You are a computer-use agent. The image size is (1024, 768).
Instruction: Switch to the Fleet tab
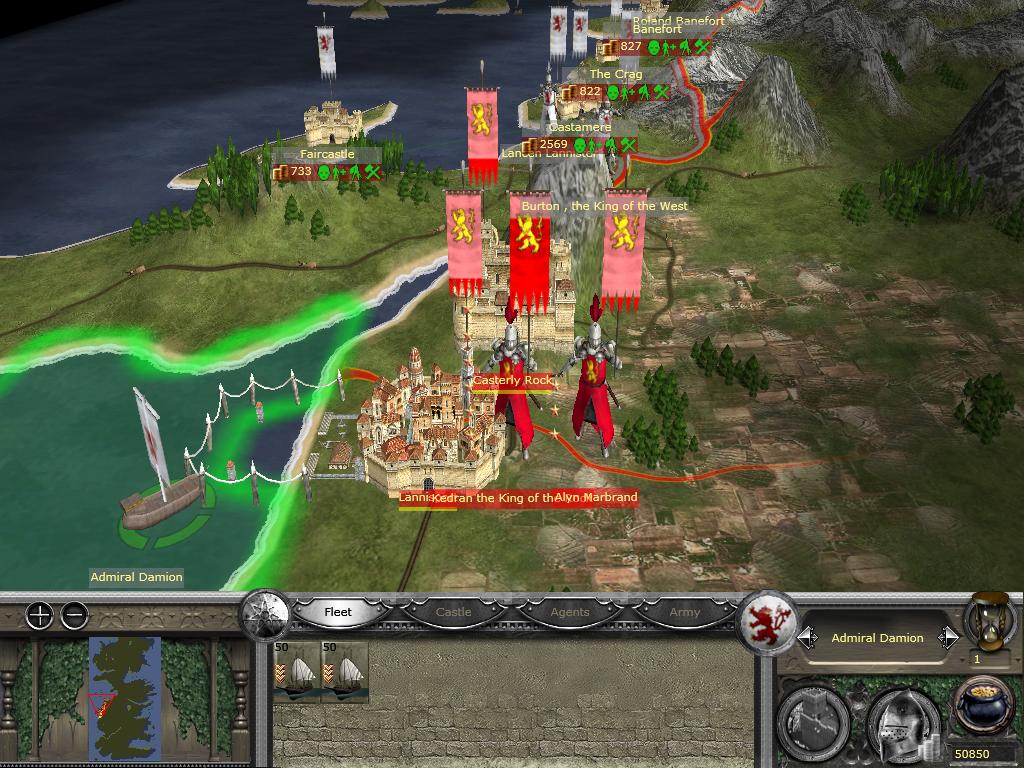338,612
